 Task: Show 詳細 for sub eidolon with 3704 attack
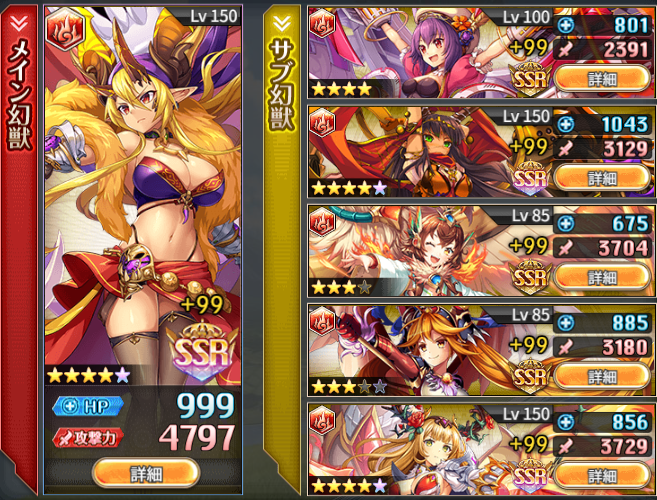coord(602,276)
